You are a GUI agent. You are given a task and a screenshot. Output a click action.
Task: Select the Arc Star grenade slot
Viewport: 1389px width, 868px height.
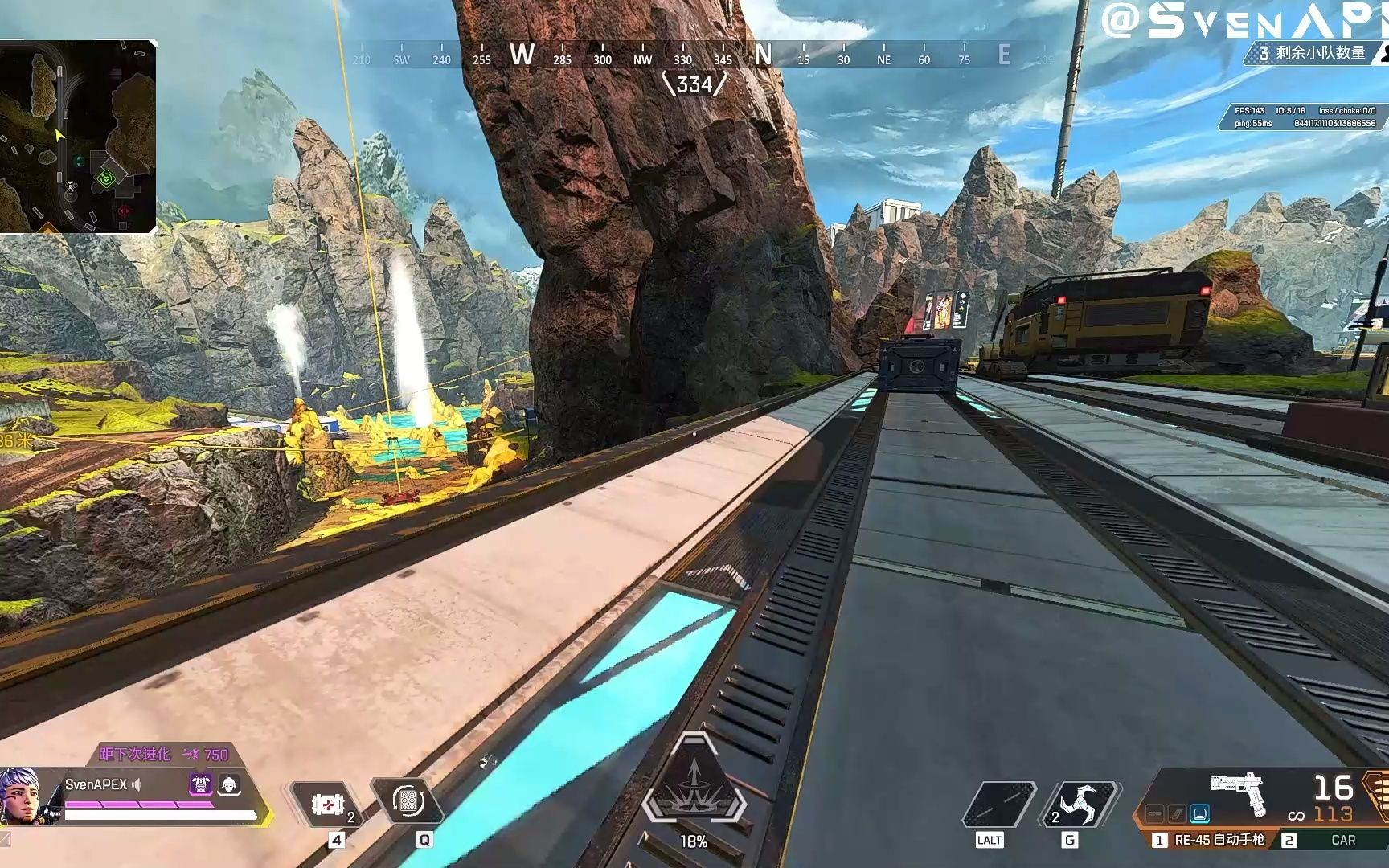(x=1078, y=804)
